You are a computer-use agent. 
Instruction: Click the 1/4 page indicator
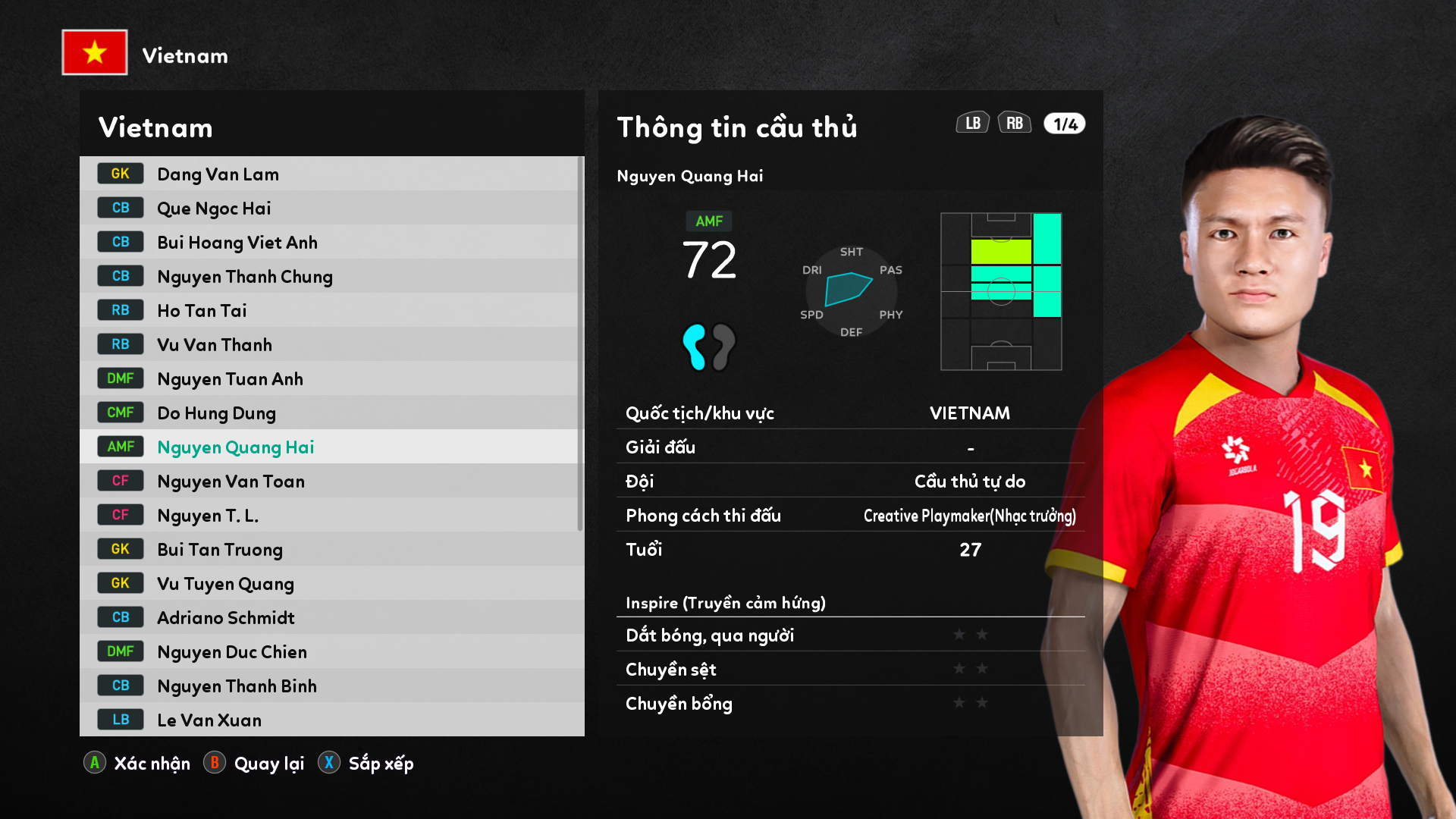click(1063, 122)
